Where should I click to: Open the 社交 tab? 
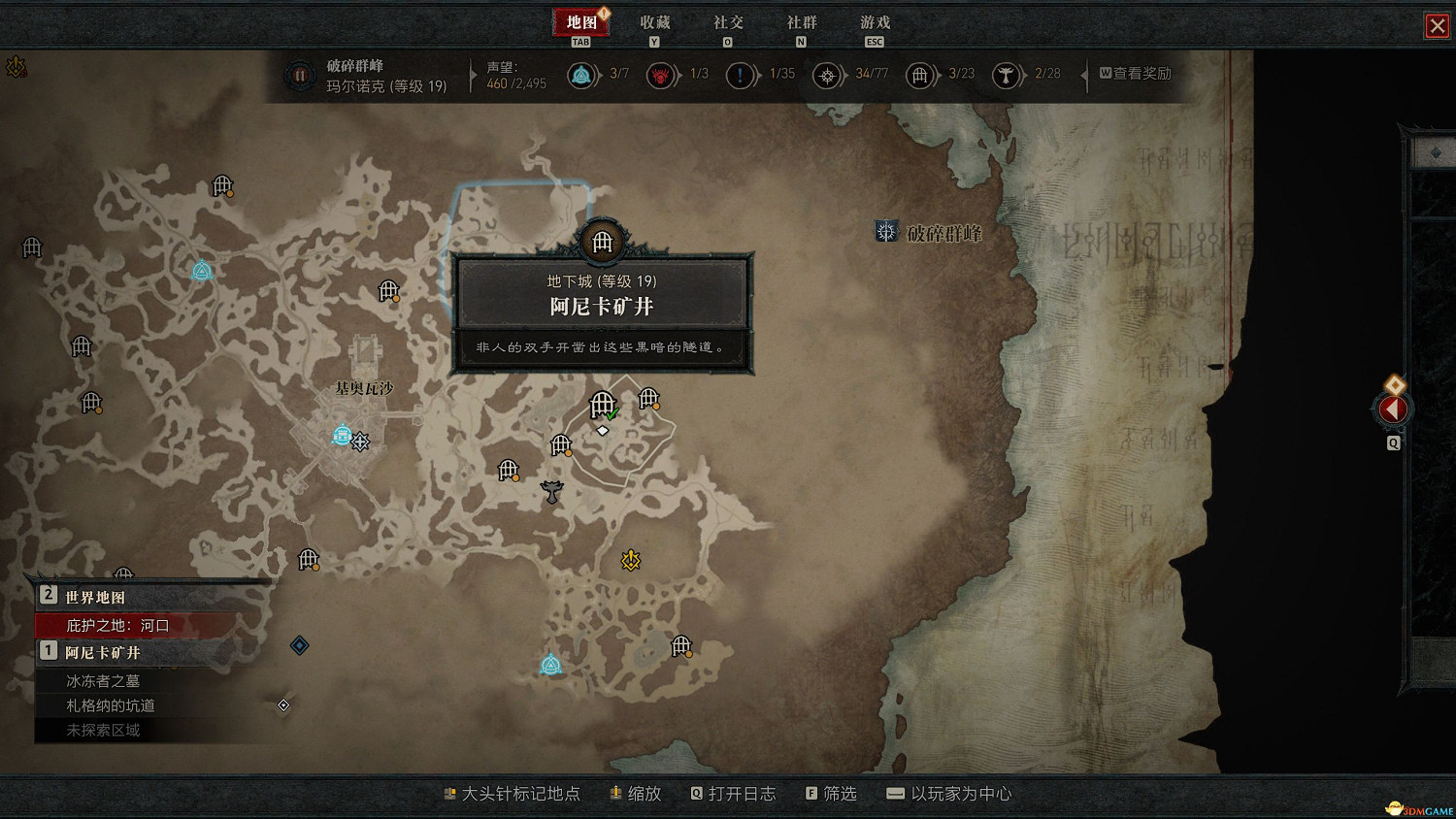point(726,21)
